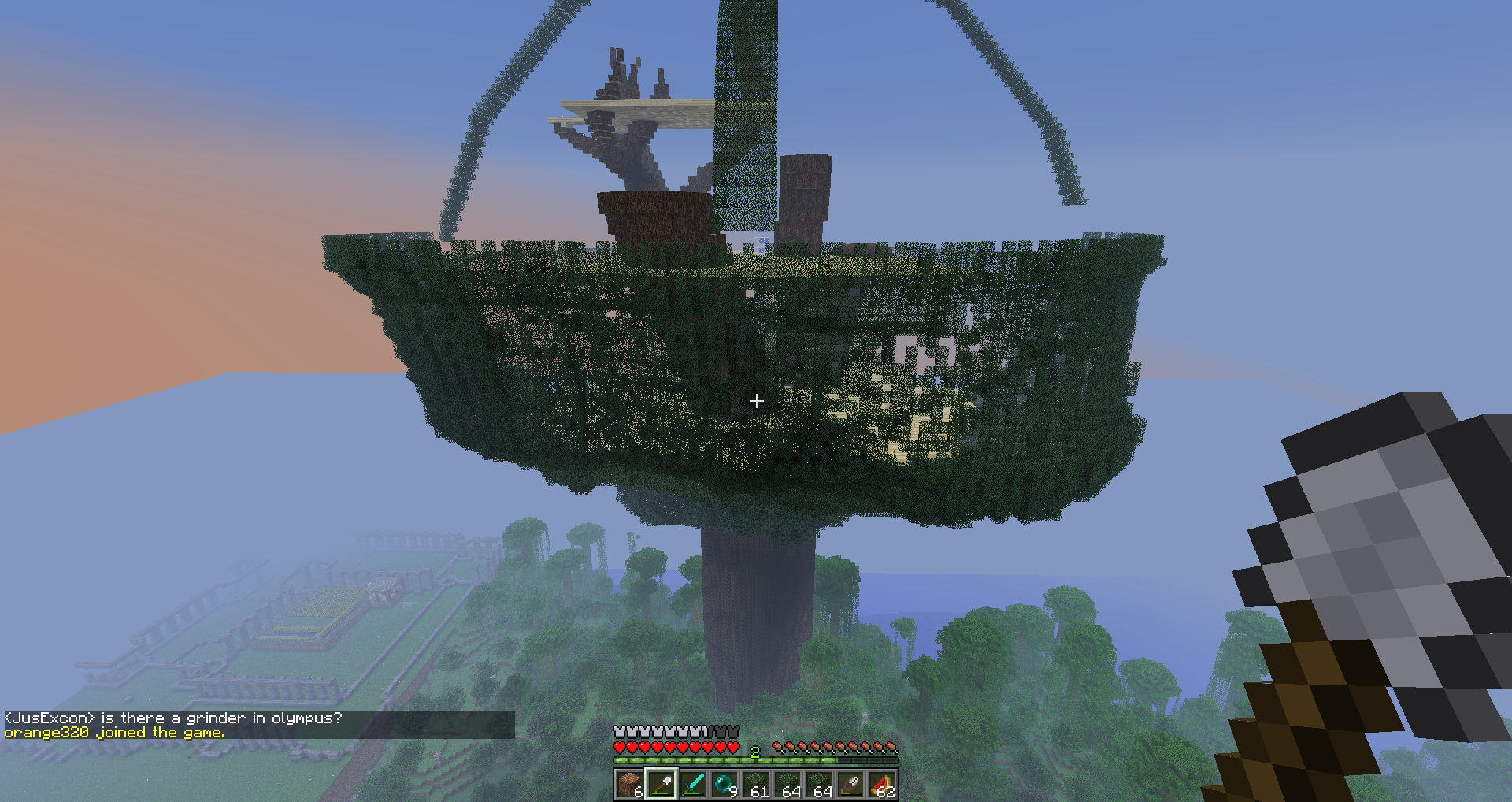Select the melon slice stack
1512x802 pixels.
click(882, 785)
